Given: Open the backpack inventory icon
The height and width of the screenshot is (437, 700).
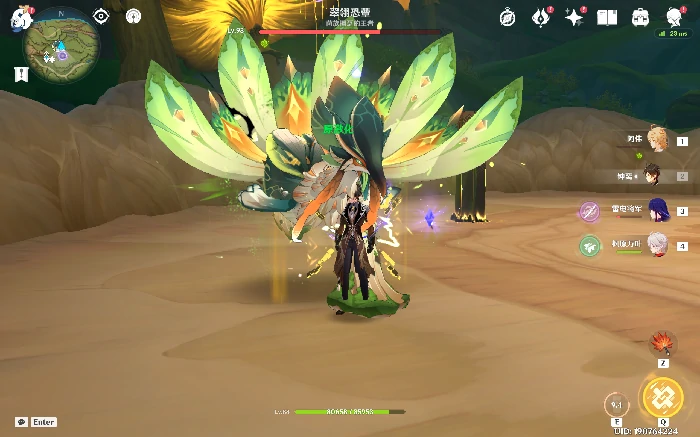Looking at the screenshot, I should (x=640, y=17).
